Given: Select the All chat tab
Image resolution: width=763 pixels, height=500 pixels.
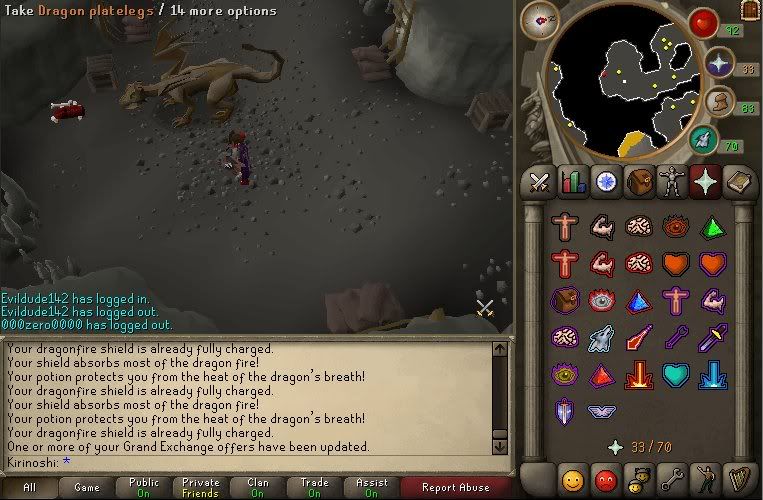Looking at the screenshot, I should coord(29,488).
